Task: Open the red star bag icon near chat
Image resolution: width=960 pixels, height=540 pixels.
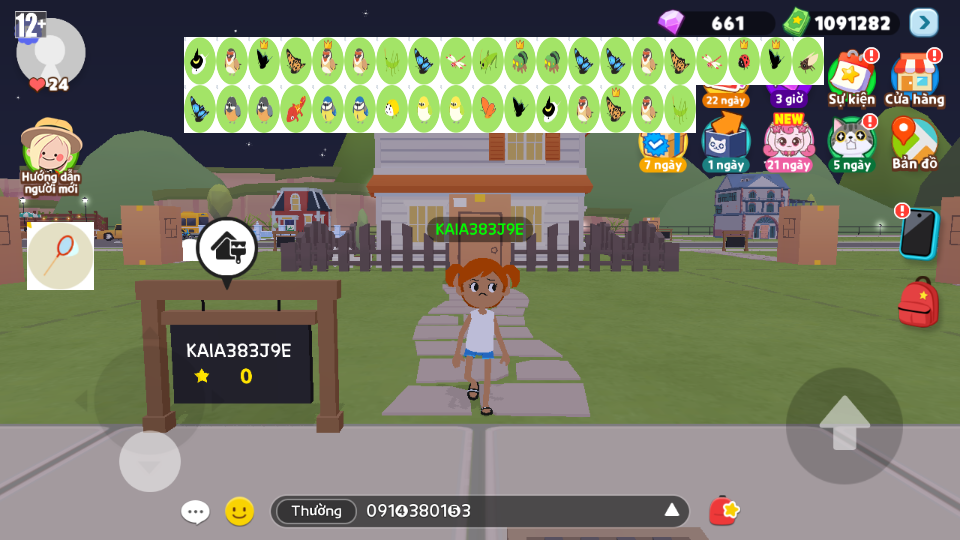Action: point(723,510)
